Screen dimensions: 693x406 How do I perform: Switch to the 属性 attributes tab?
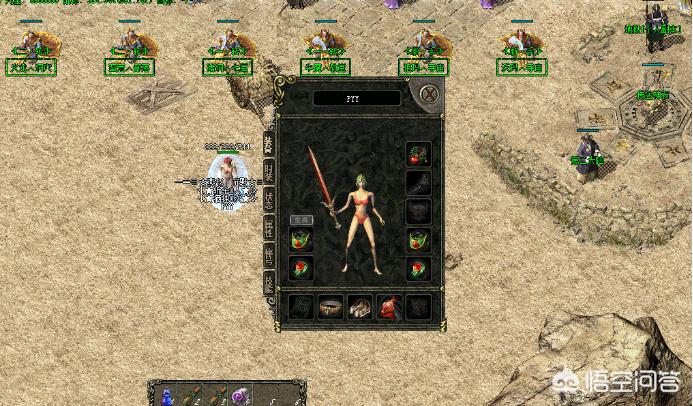[268, 227]
